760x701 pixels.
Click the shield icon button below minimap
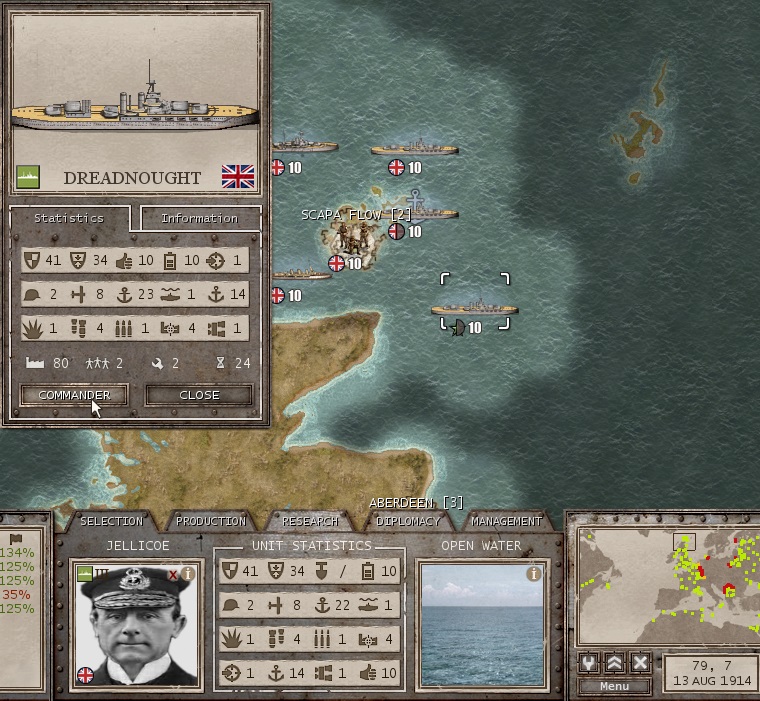pyautogui.click(x=590, y=662)
